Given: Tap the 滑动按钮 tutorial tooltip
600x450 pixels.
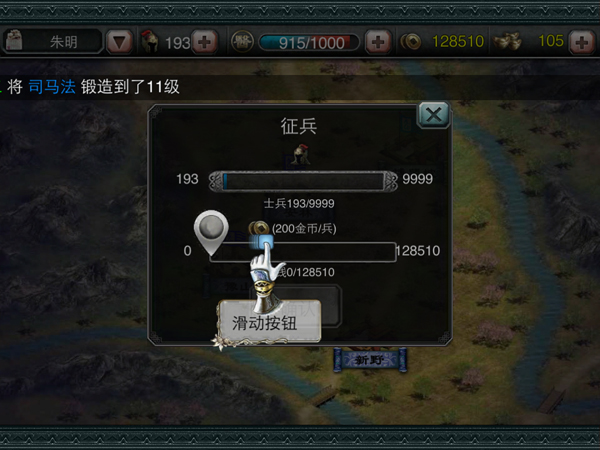Looking at the screenshot, I should point(270,324).
